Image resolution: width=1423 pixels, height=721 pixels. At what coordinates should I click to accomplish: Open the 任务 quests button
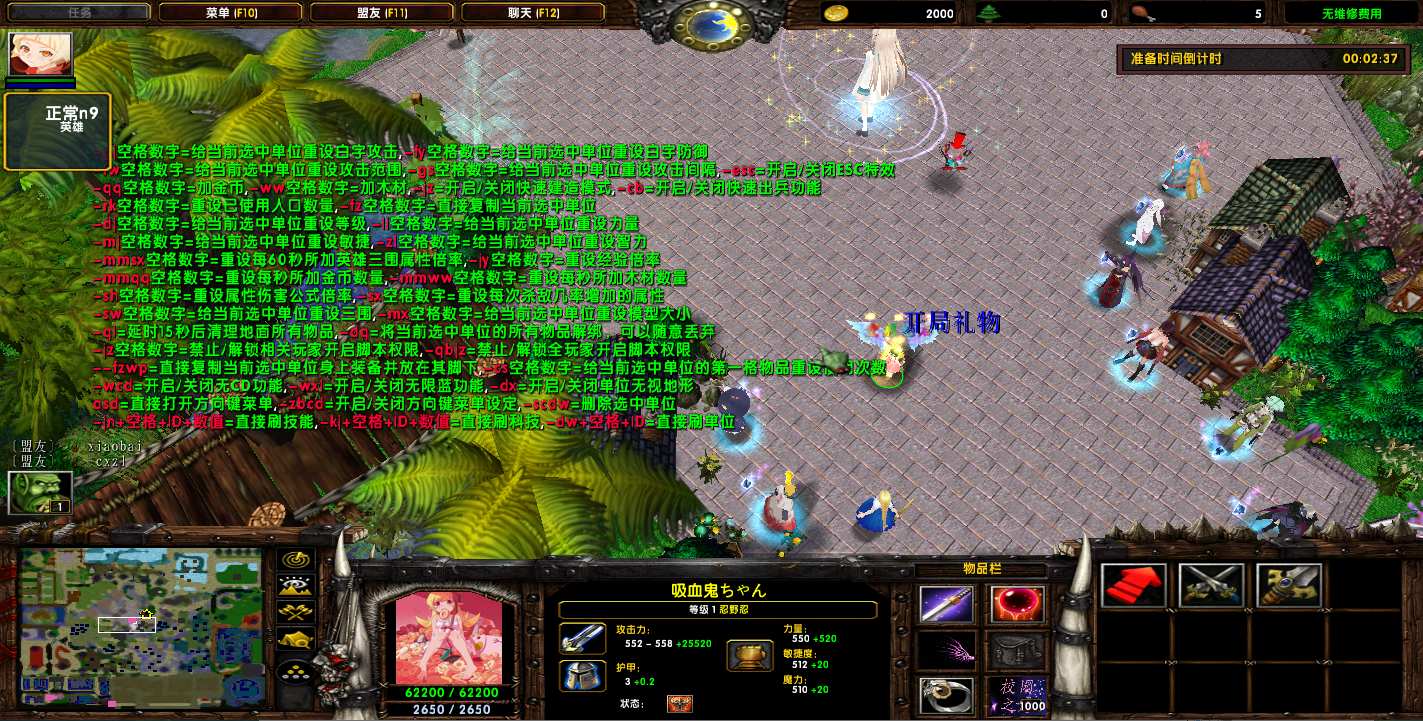tap(80, 13)
